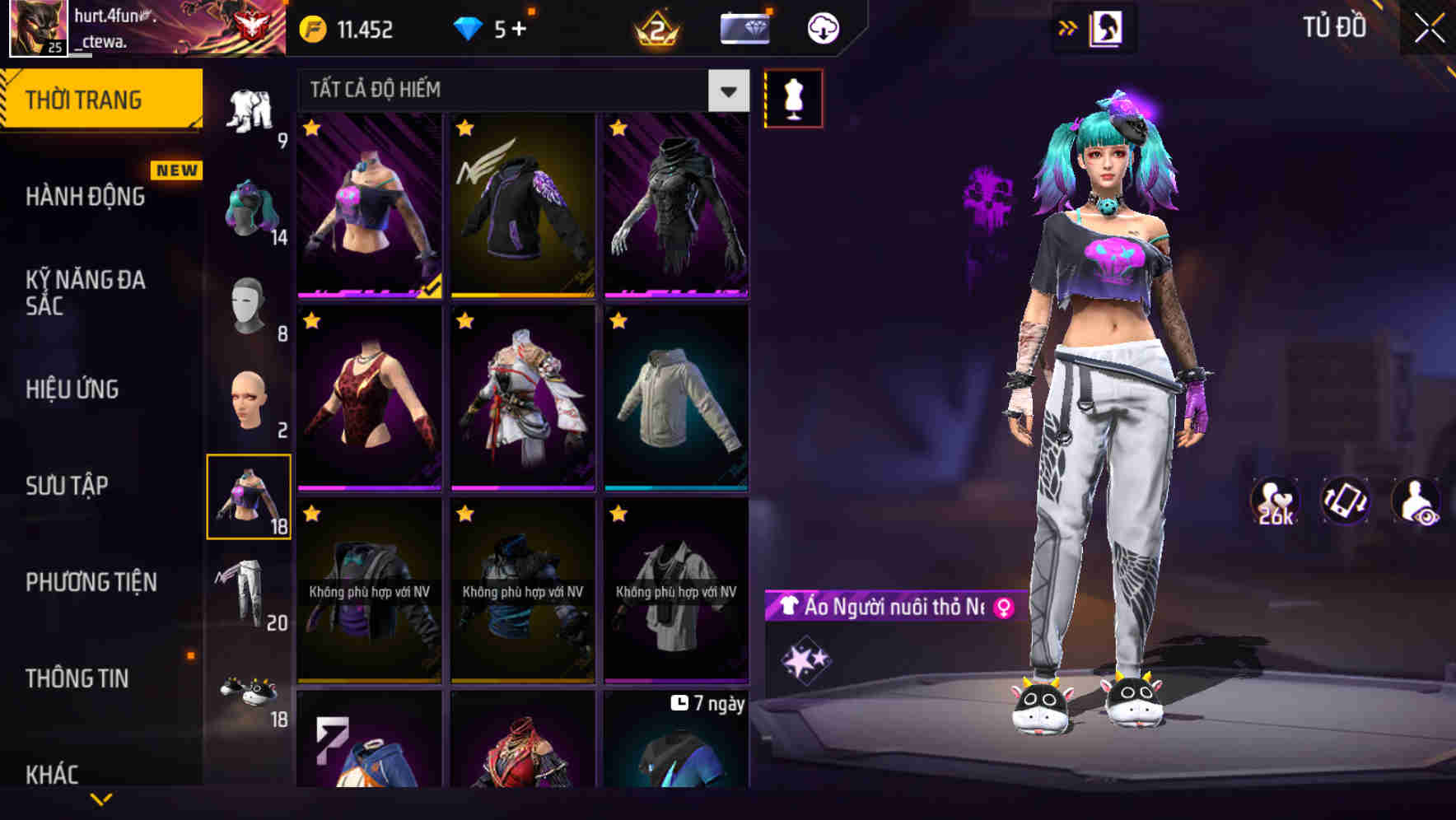
Task: Open the vault card icon beside the crown
Action: [743, 27]
